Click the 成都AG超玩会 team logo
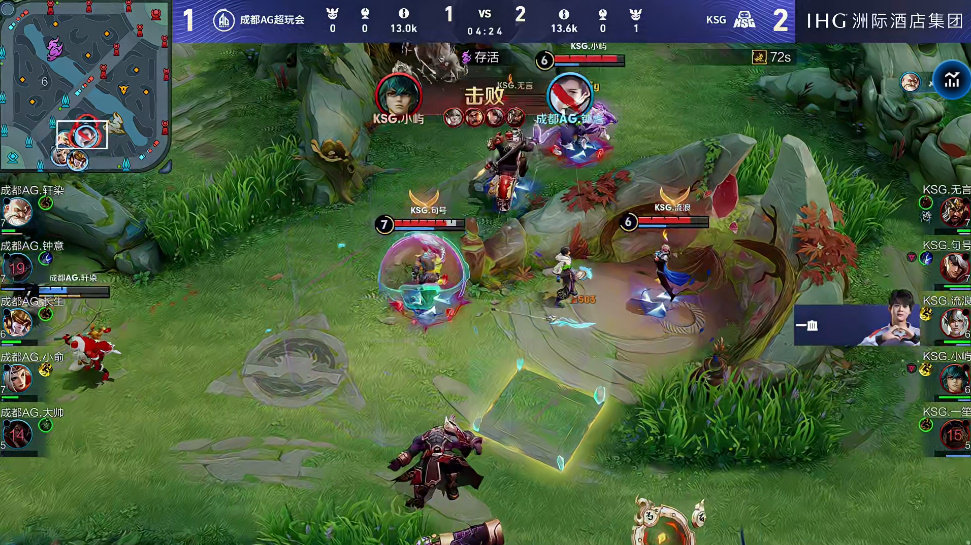The height and width of the screenshot is (545, 971). click(224, 18)
